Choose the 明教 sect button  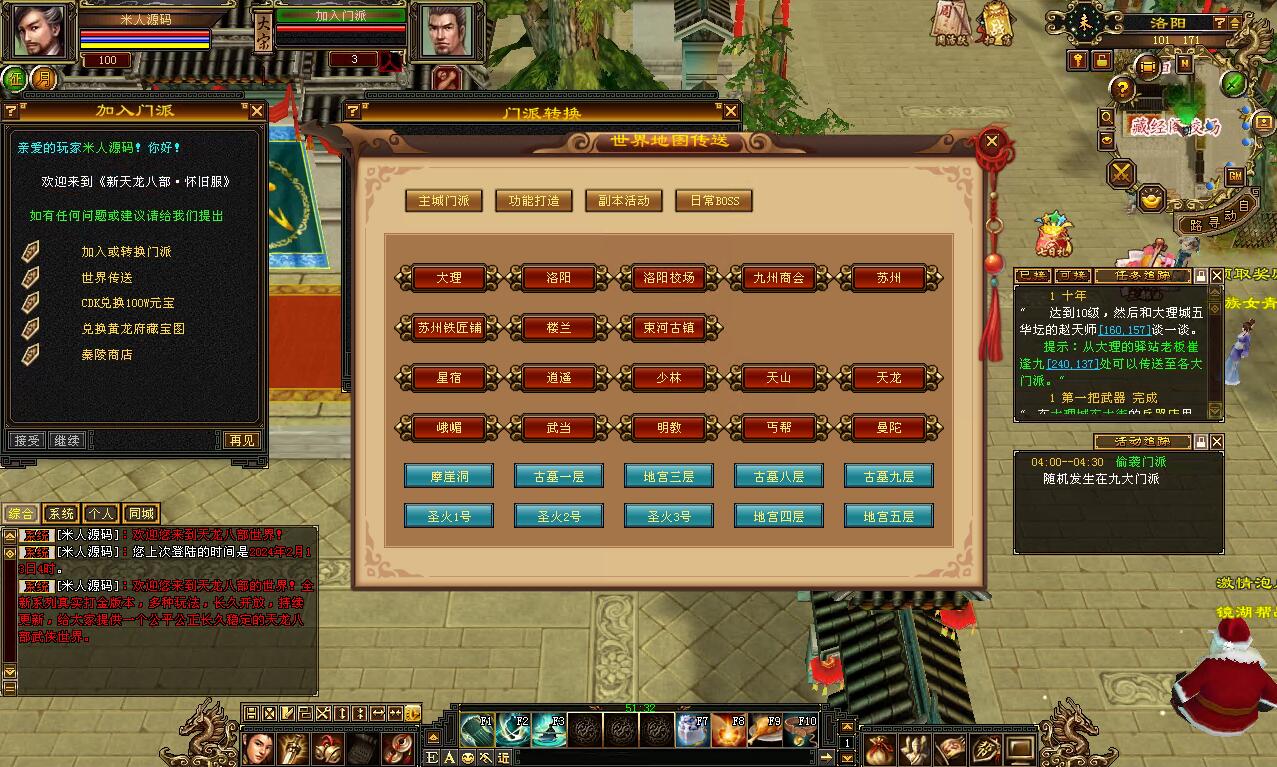tap(669, 428)
